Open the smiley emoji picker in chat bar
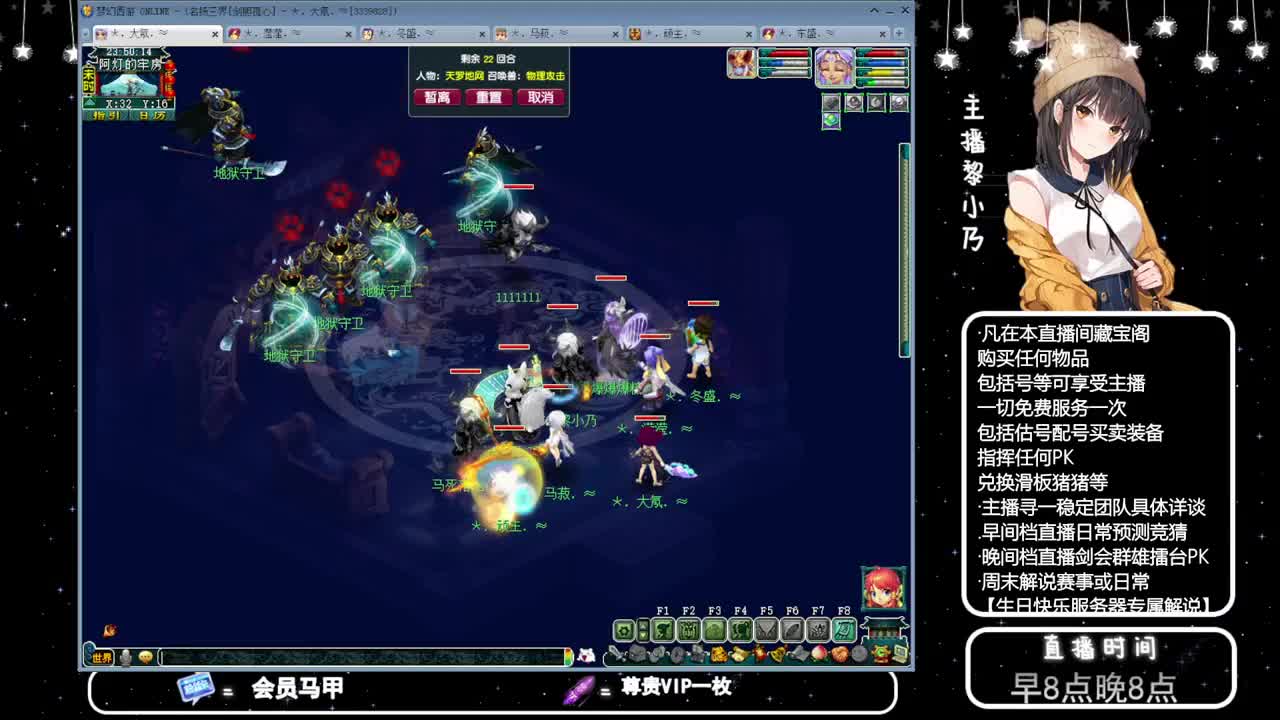The height and width of the screenshot is (720, 1280). point(146,655)
